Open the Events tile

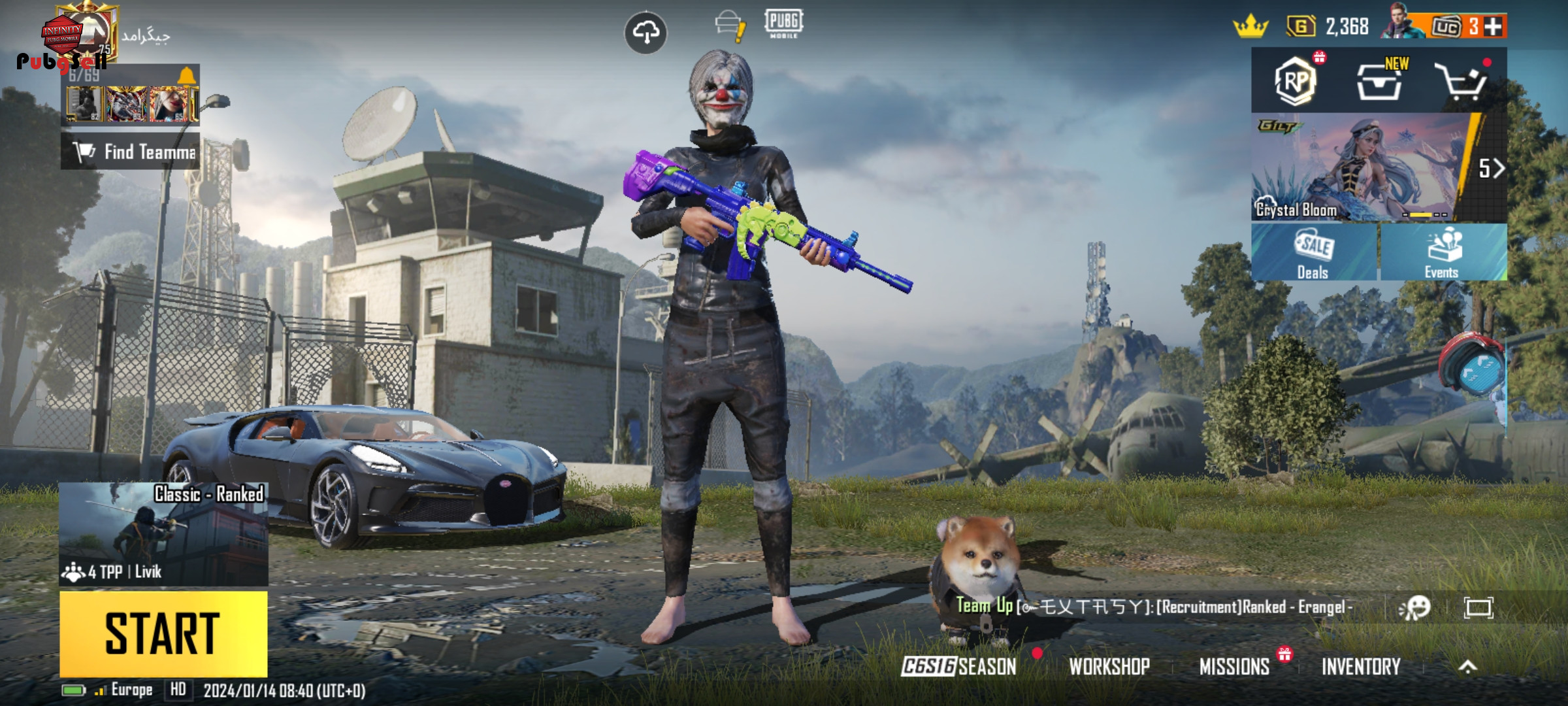(1443, 253)
